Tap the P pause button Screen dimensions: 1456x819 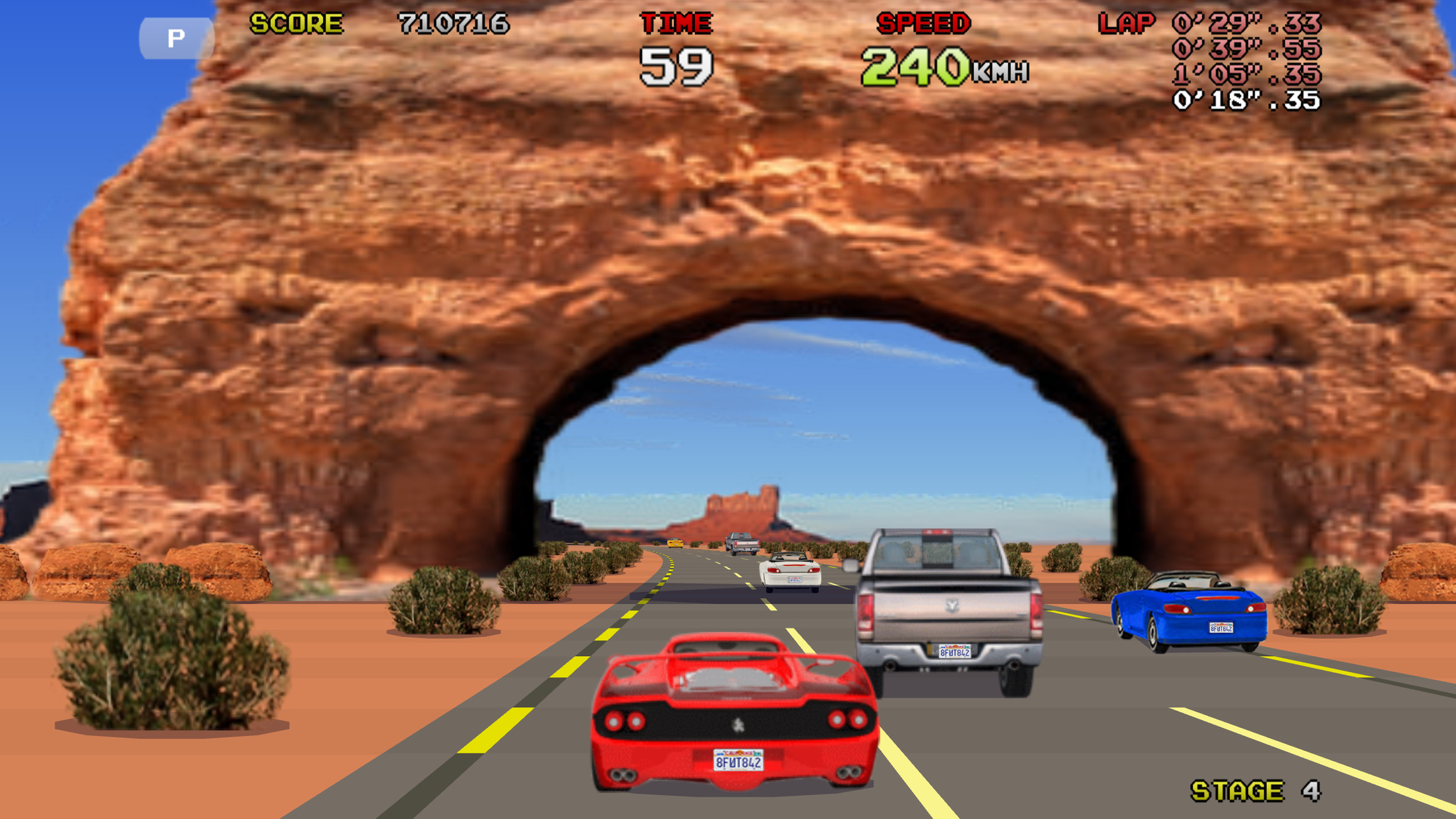tap(175, 38)
